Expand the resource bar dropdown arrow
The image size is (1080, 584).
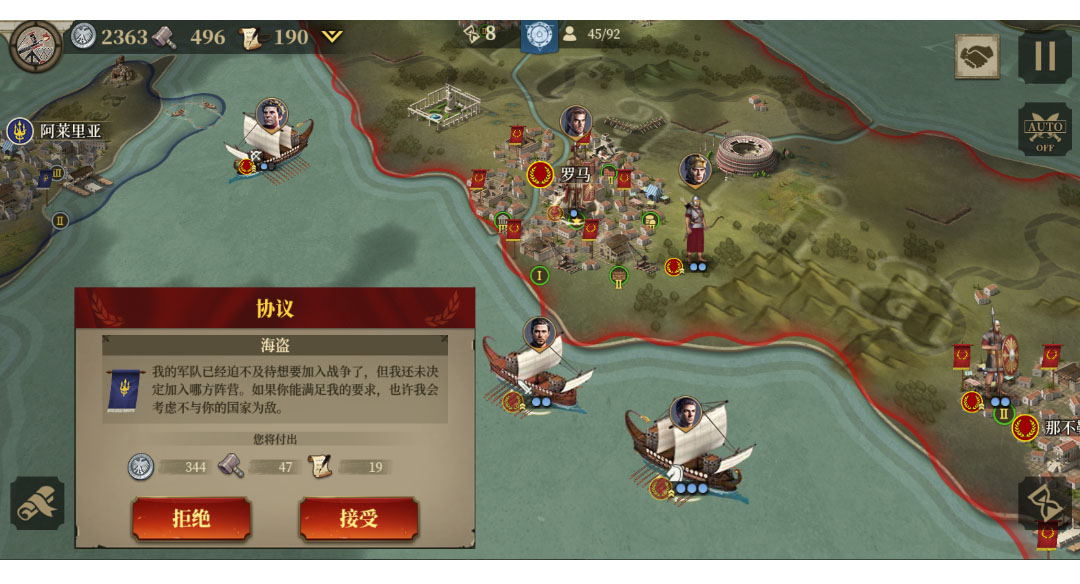(332, 37)
